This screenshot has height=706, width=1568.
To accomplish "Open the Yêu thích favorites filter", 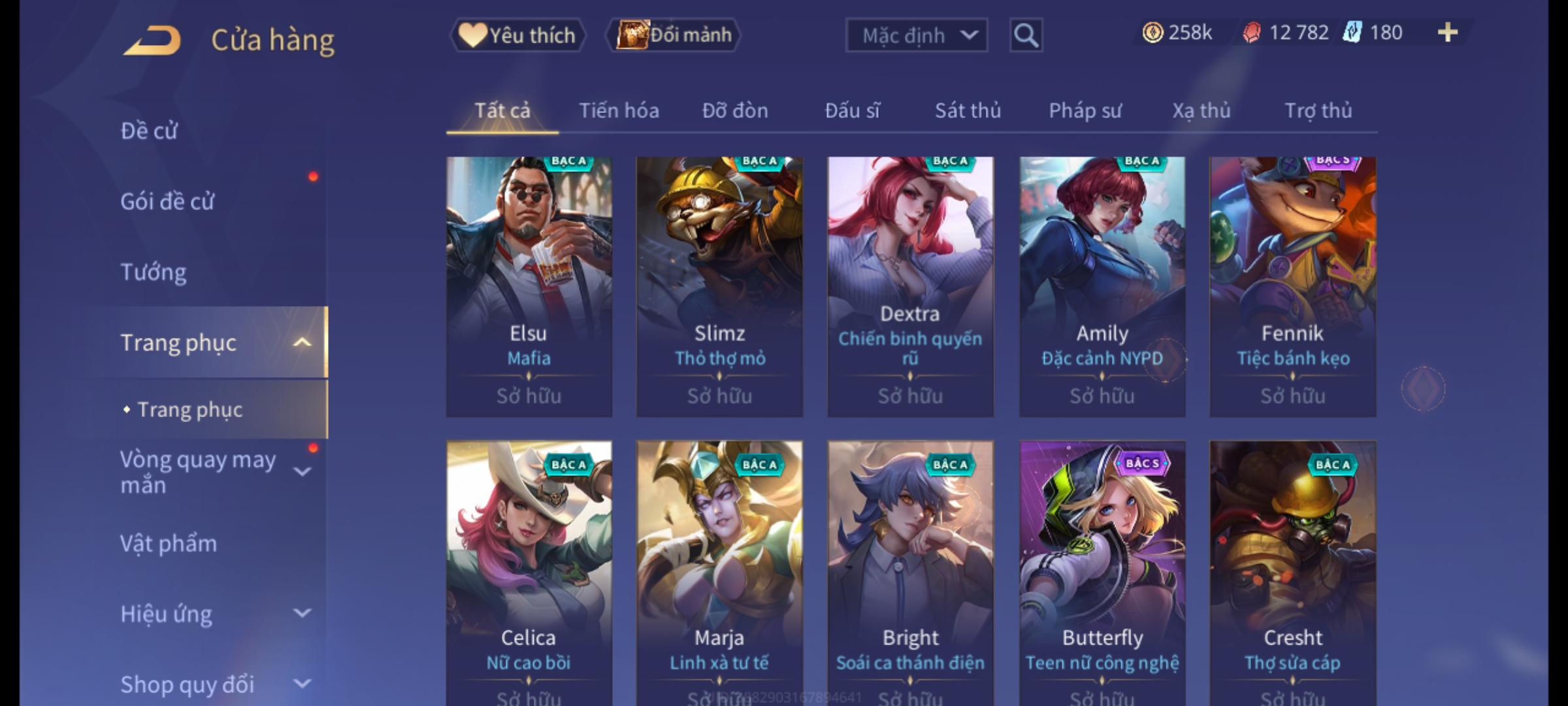I will point(517,35).
